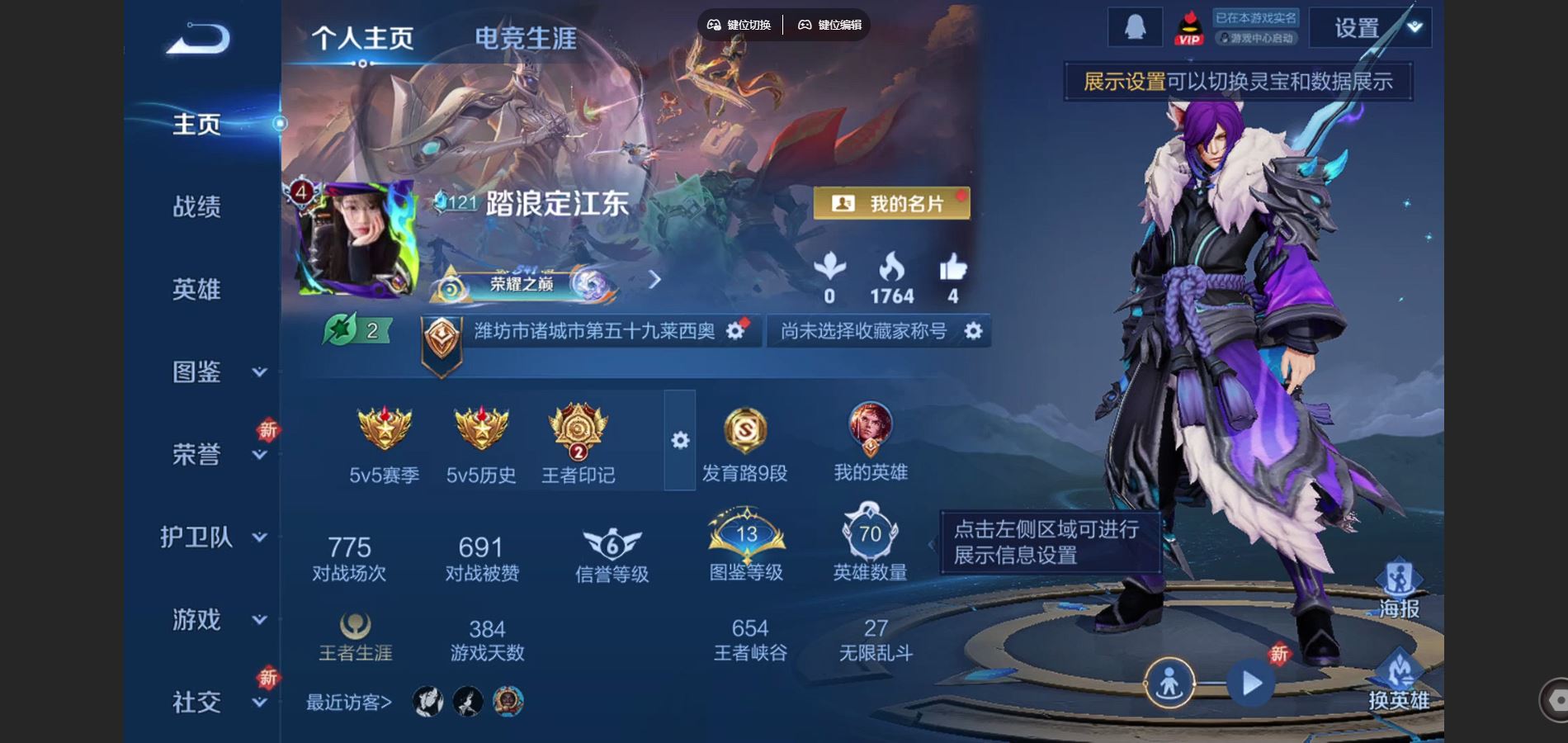Screen dimensions: 1568x743
Task: Open the 战绩 menu entry
Action: coord(196,206)
